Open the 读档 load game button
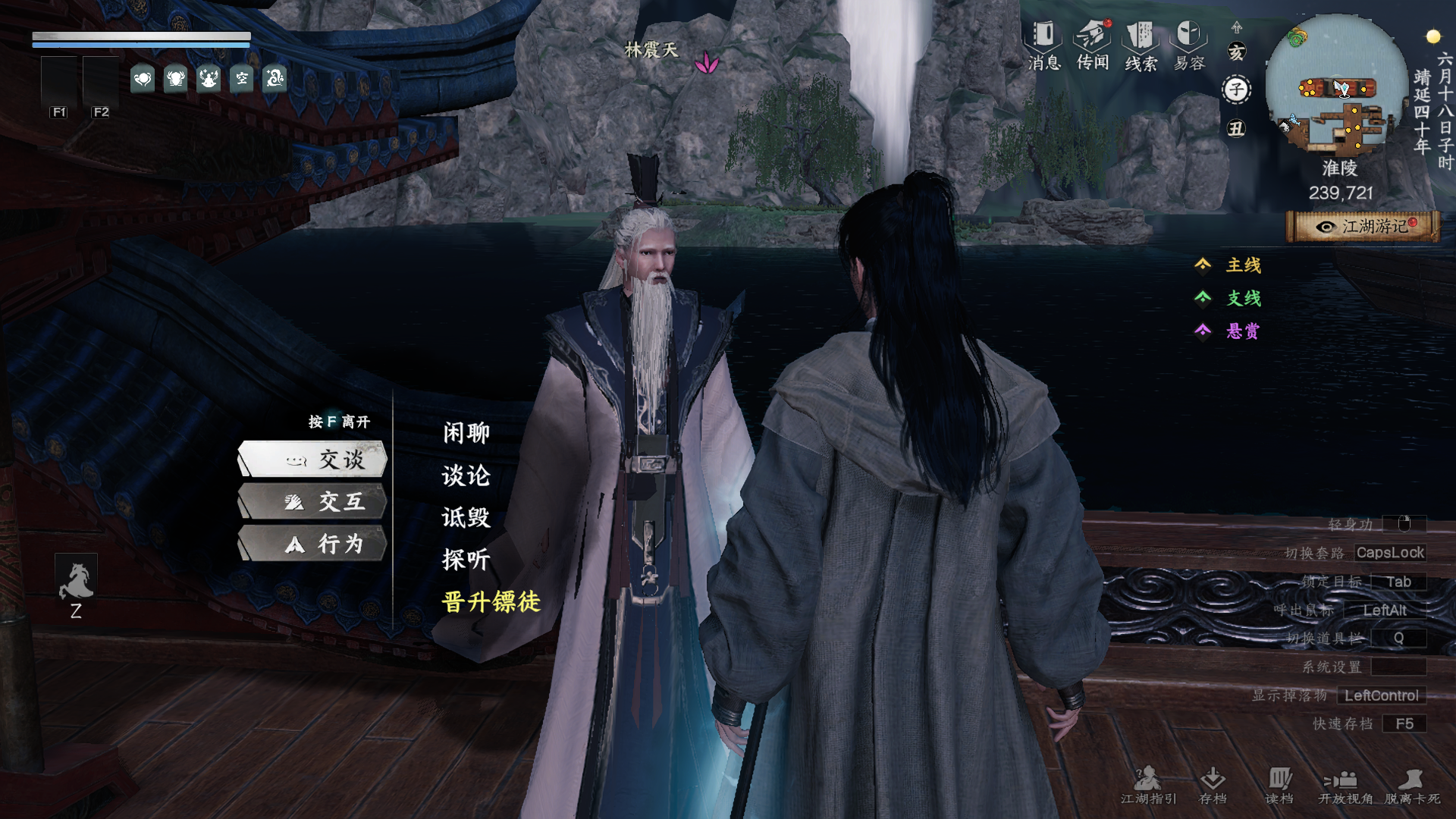This screenshot has width=1456, height=819. [x=1279, y=785]
